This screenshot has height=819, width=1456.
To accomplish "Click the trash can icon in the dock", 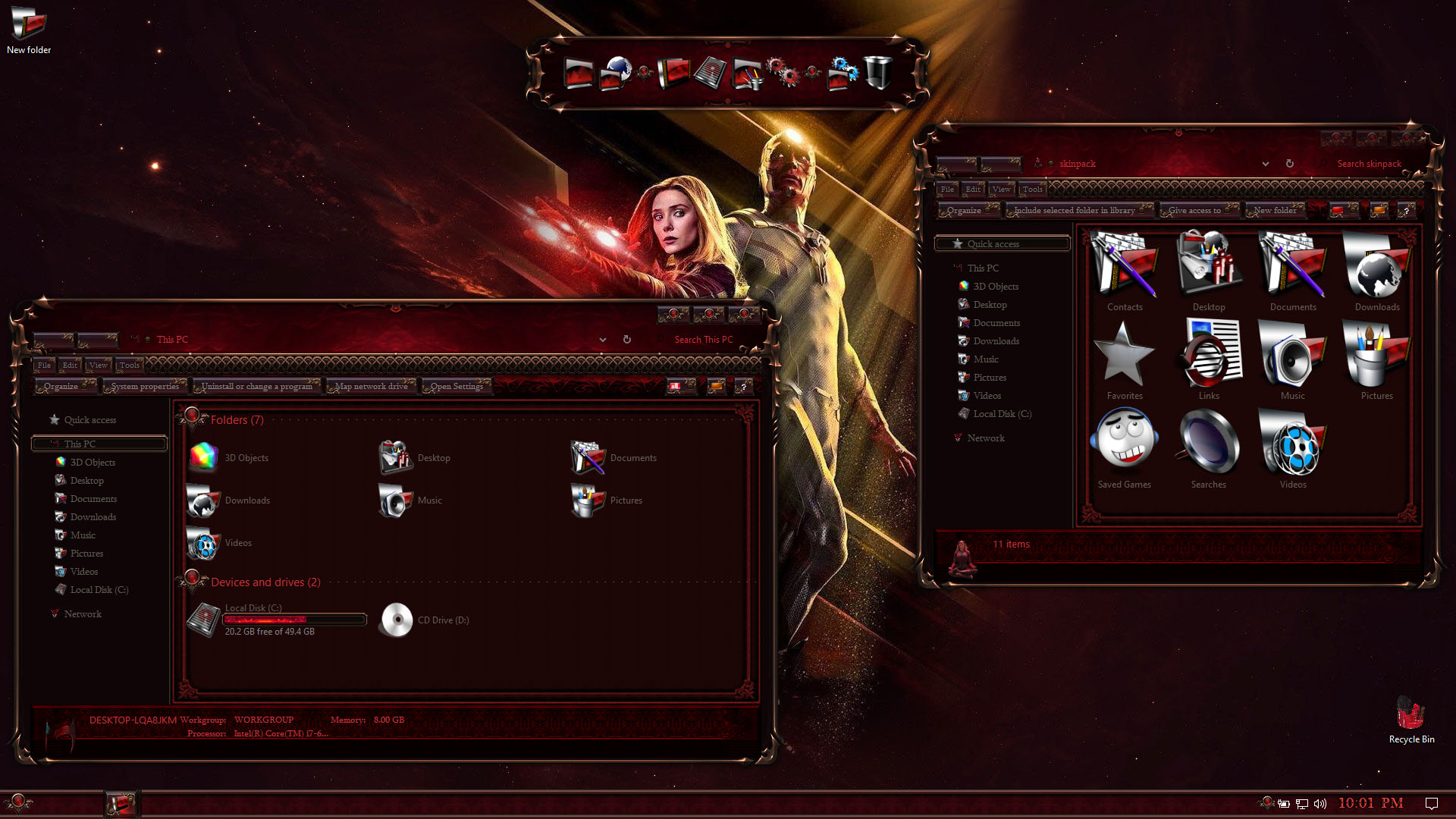I will pyautogui.click(x=877, y=74).
